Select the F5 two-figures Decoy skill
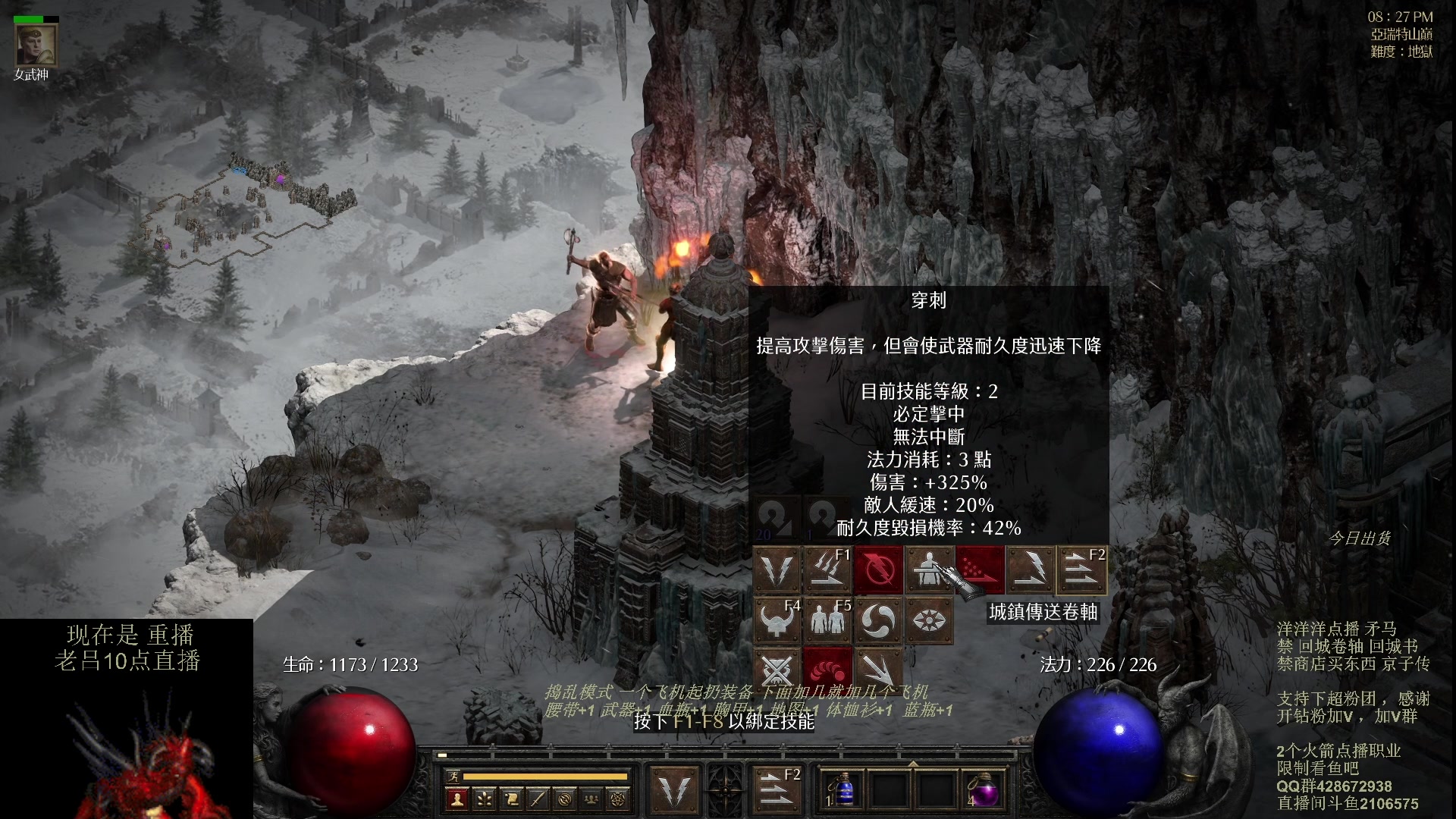The height and width of the screenshot is (819, 1456). tap(827, 620)
